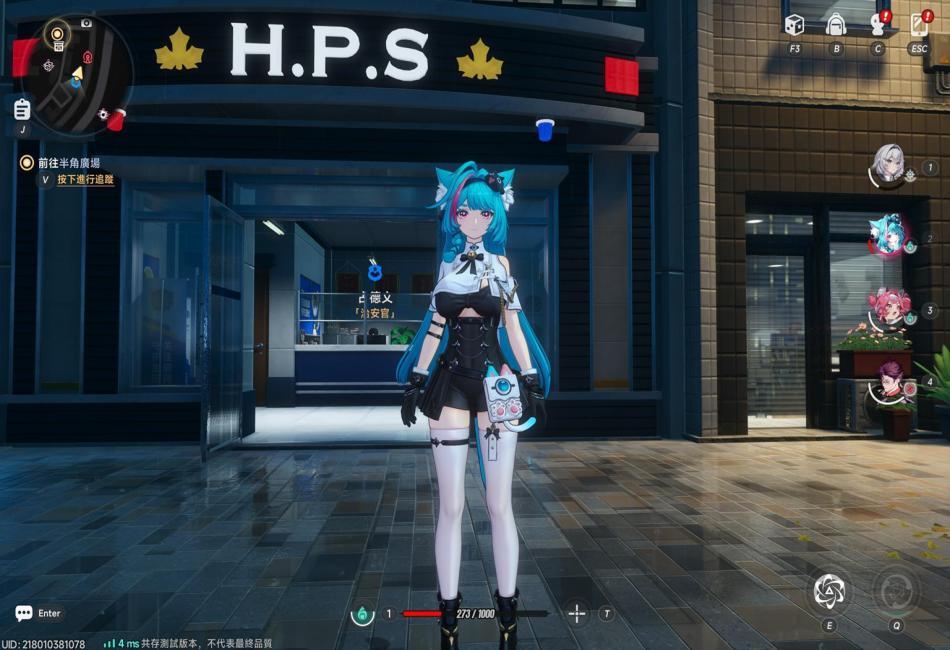Open the chat box bubble
The image size is (950, 650).
[x=24, y=613]
